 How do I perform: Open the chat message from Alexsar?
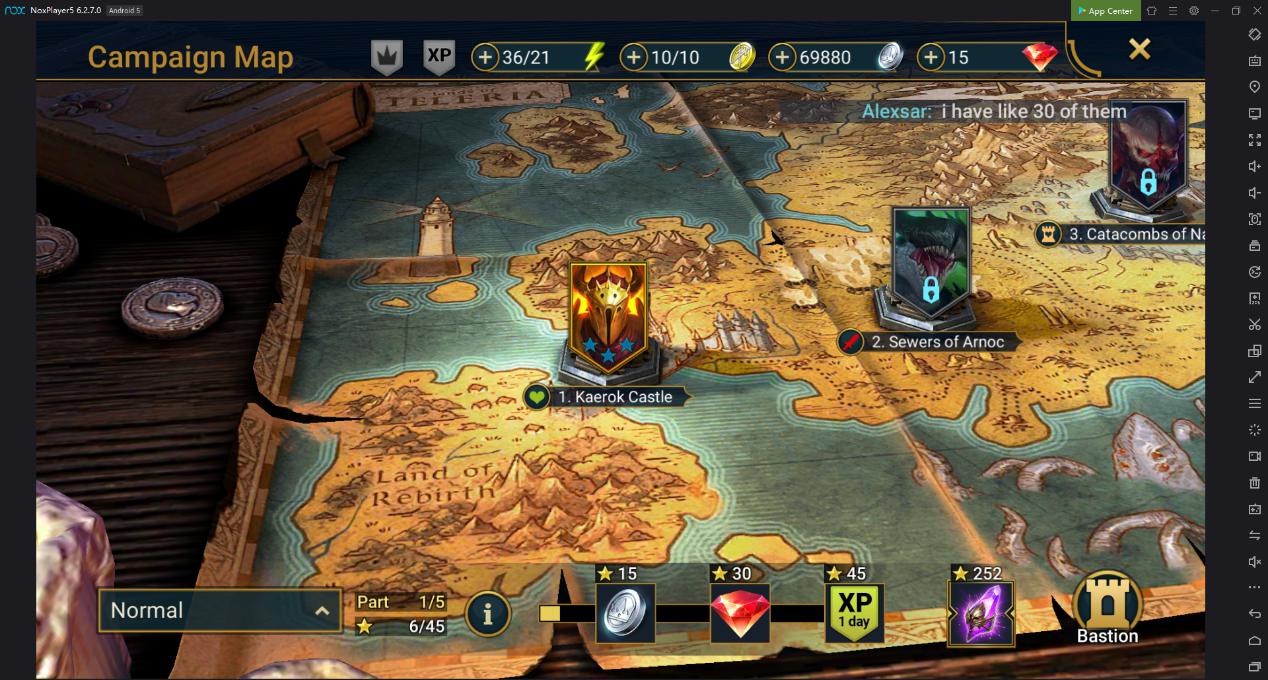[994, 112]
